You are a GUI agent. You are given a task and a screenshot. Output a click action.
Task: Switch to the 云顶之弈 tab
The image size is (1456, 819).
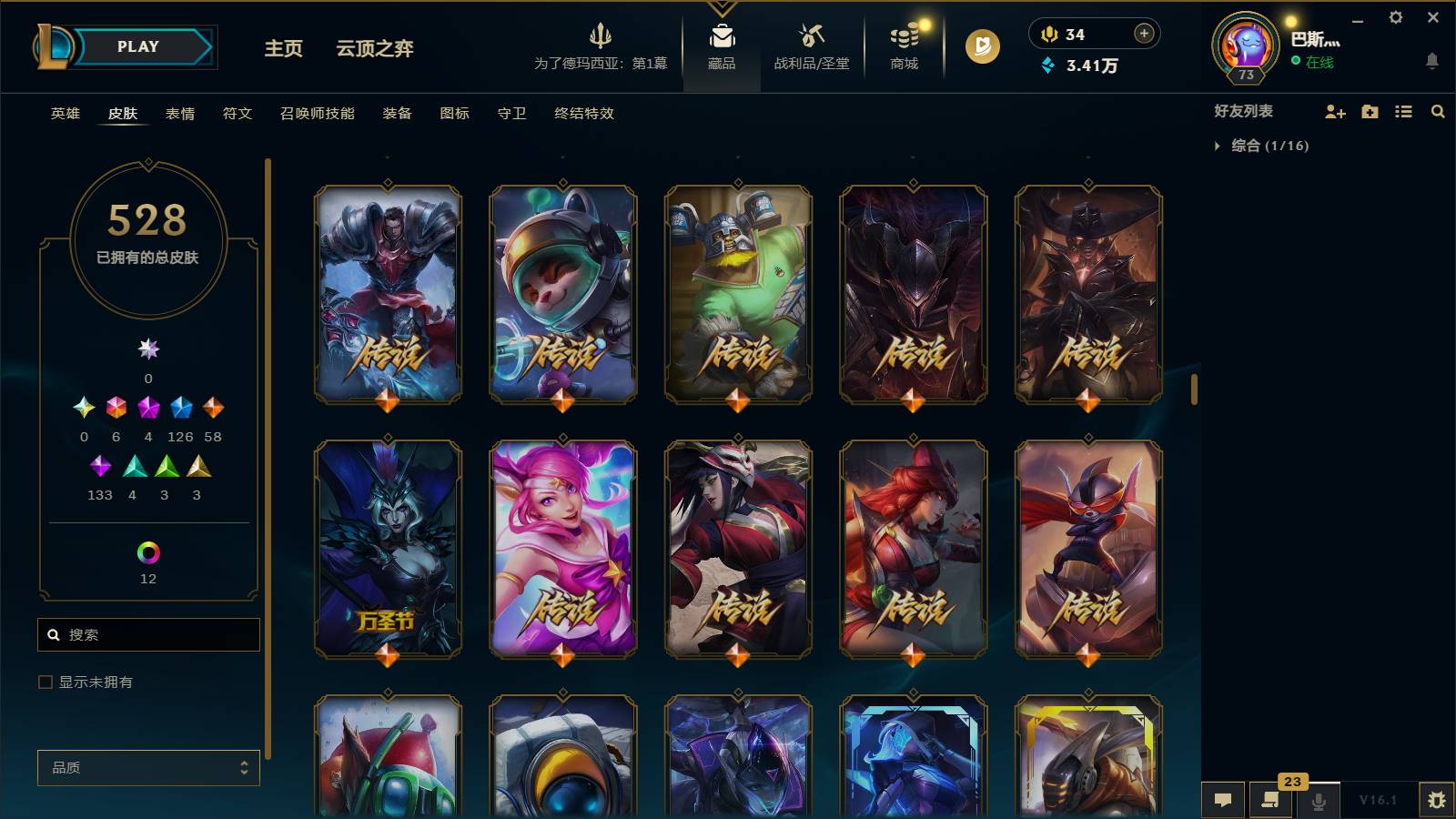point(375,50)
